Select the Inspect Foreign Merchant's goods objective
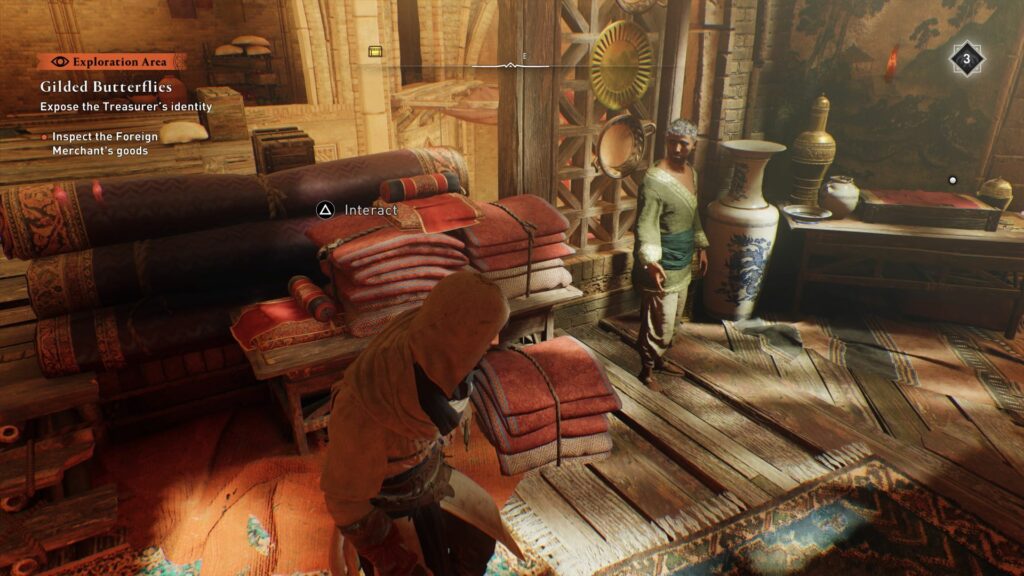1024x576 pixels. [100, 143]
